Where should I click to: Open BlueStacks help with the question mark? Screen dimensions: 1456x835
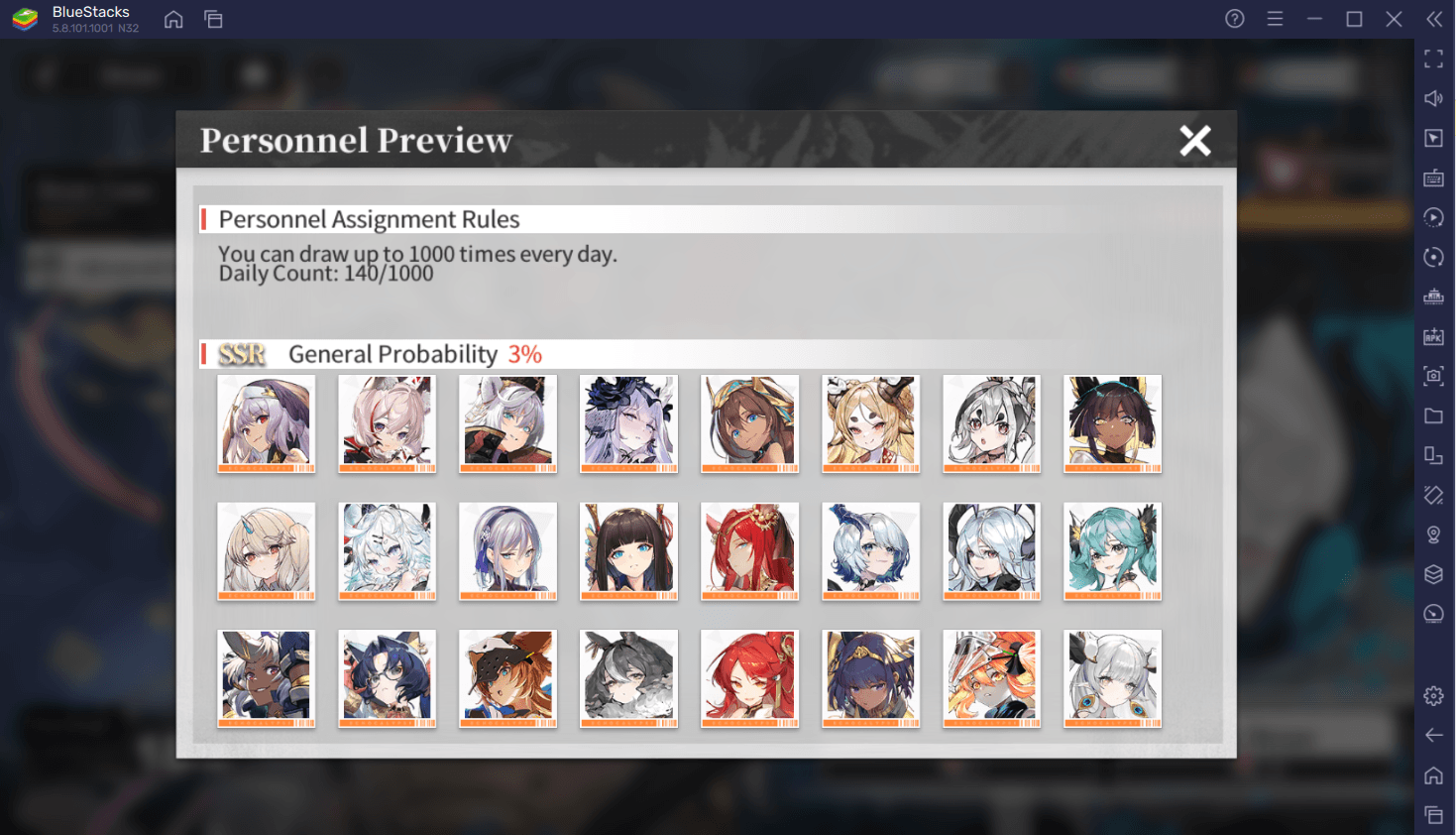(x=1234, y=19)
